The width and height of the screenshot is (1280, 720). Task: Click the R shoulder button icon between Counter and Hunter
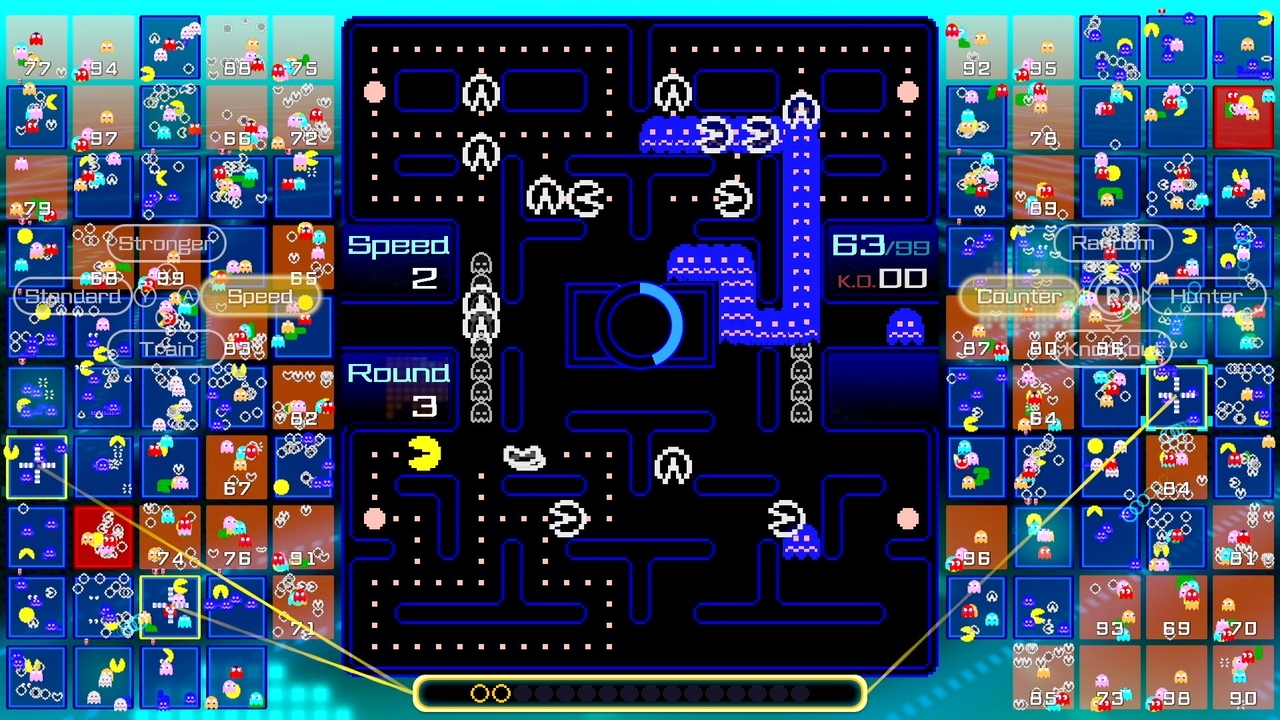[x=1113, y=293]
